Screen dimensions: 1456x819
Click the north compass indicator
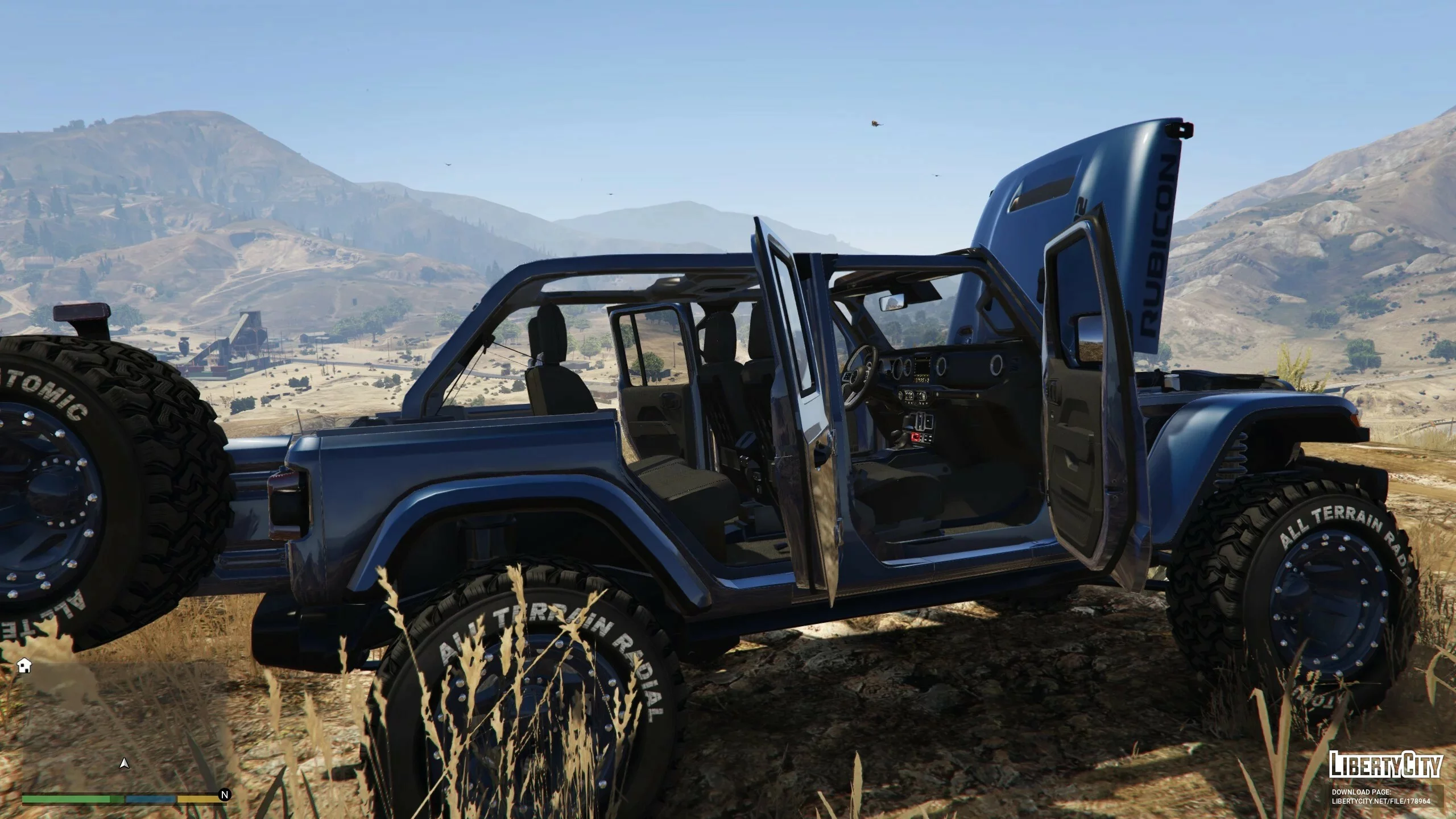(x=225, y=795)
